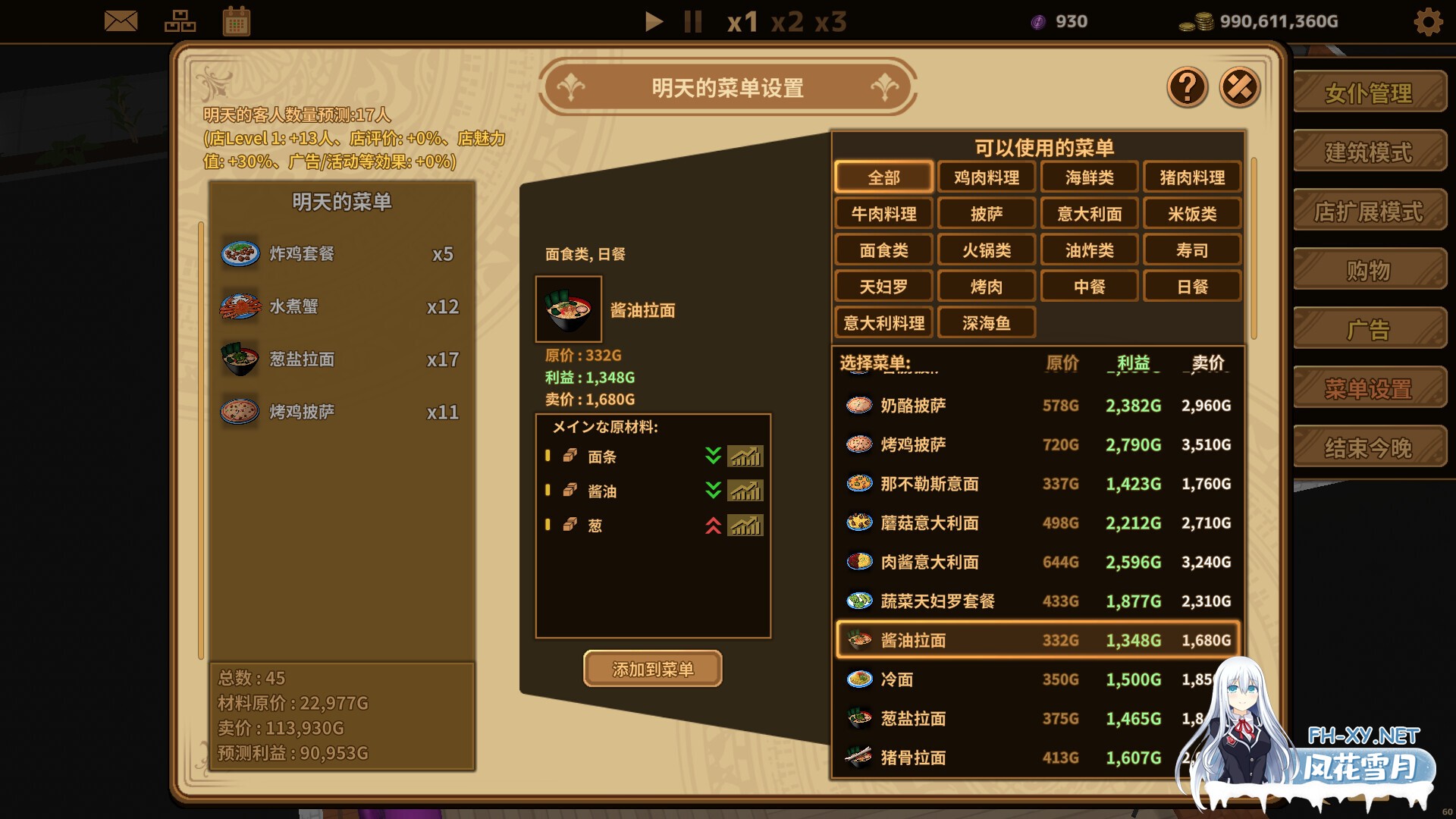The image size is (1456, 819).
Task: Open 菜单设置 from the right sidebar
Action: click(x=1370, y=389)
